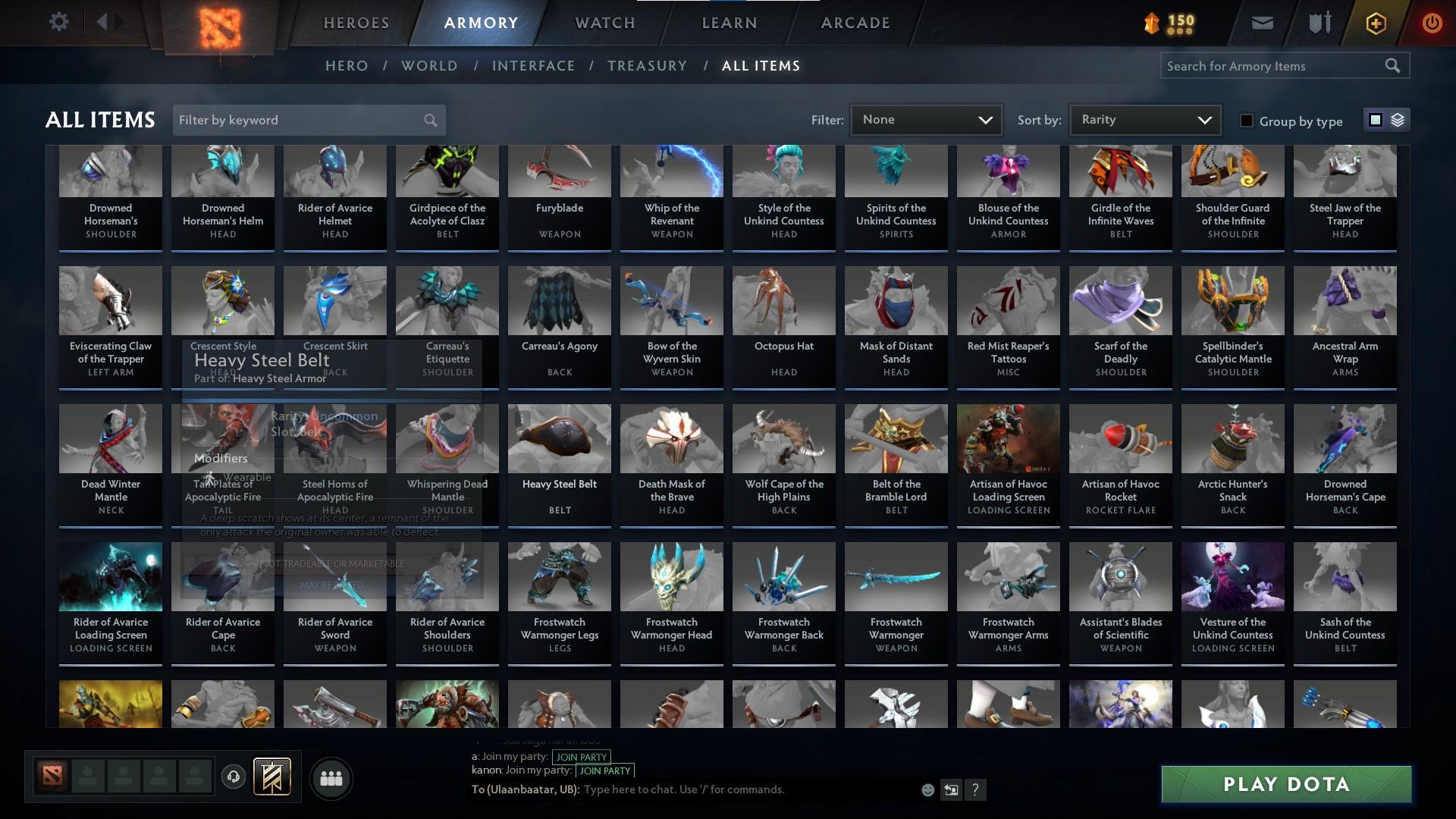The height and width of the screenshot is (819, 1456).
Task: Click JOIN PARTY link in chat
Action: pos(581,757)
